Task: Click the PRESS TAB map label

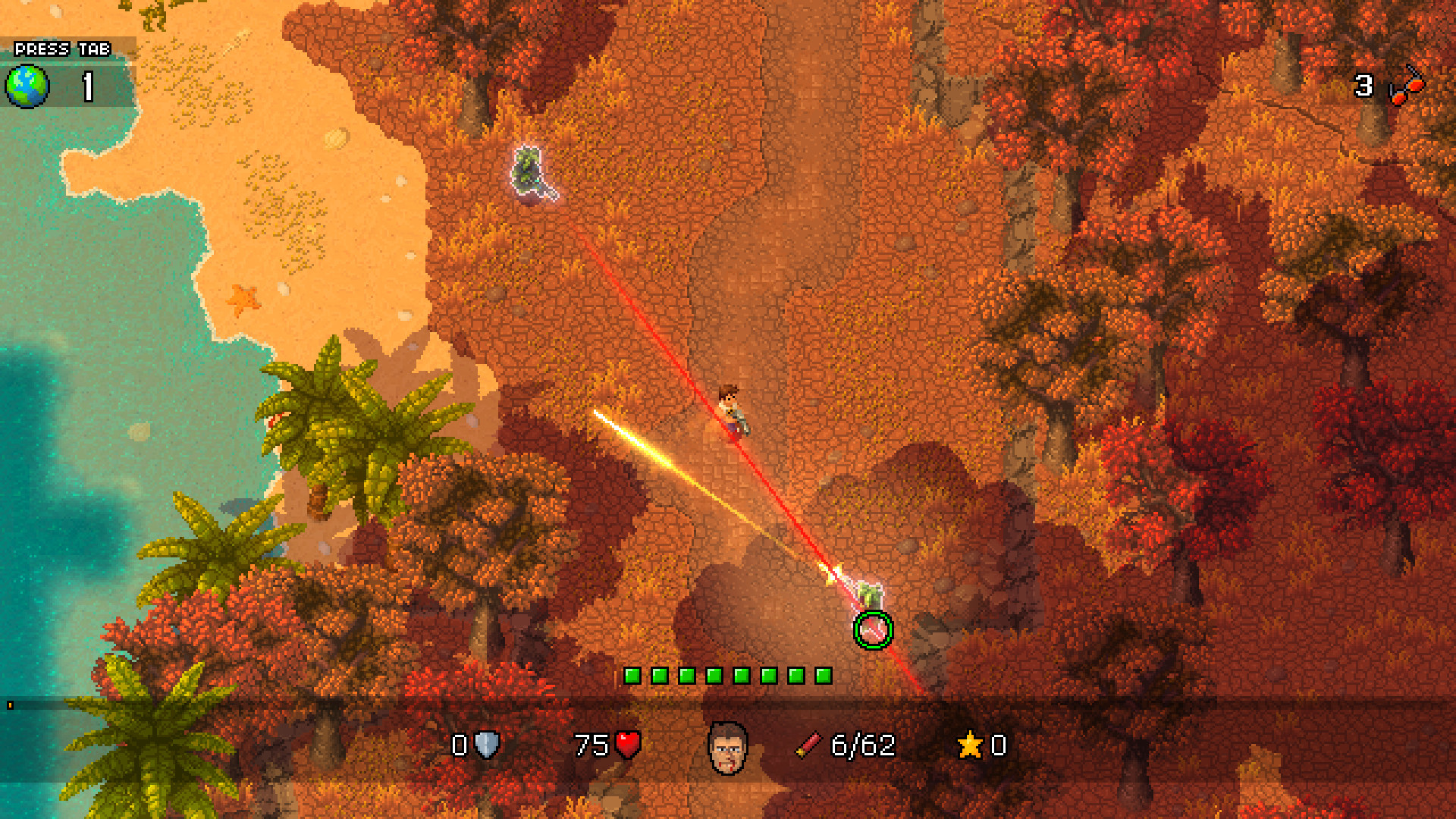Action: tap(61, 49)
